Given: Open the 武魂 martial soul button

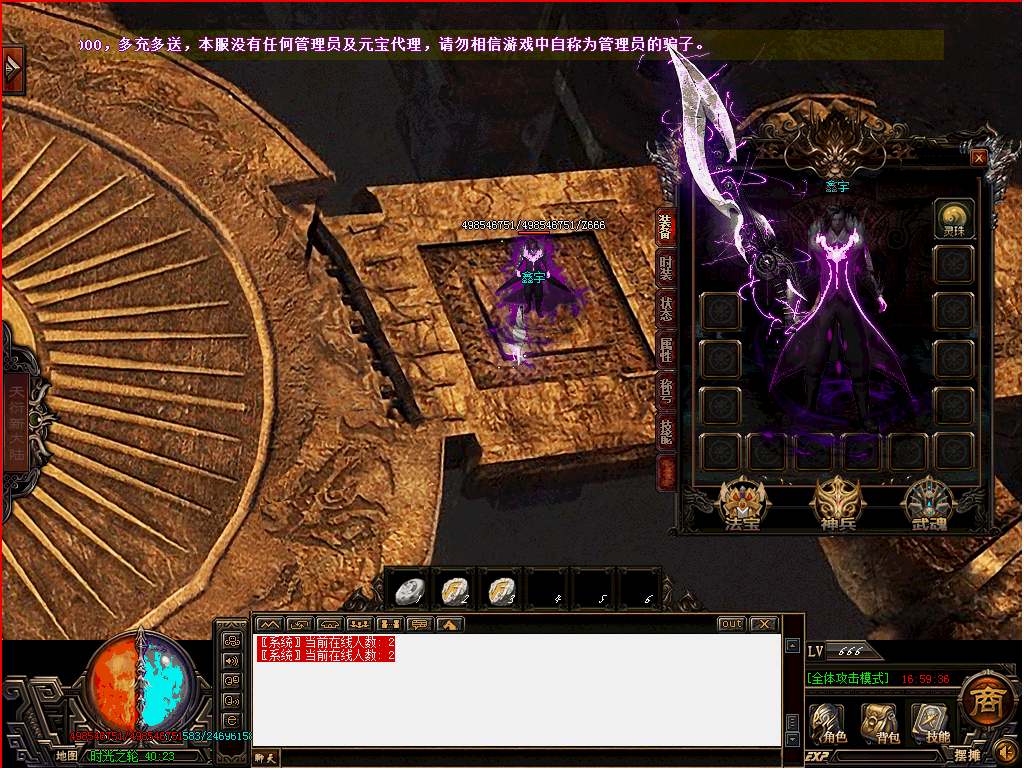Looking at the screenshot, I should point(929,504).
